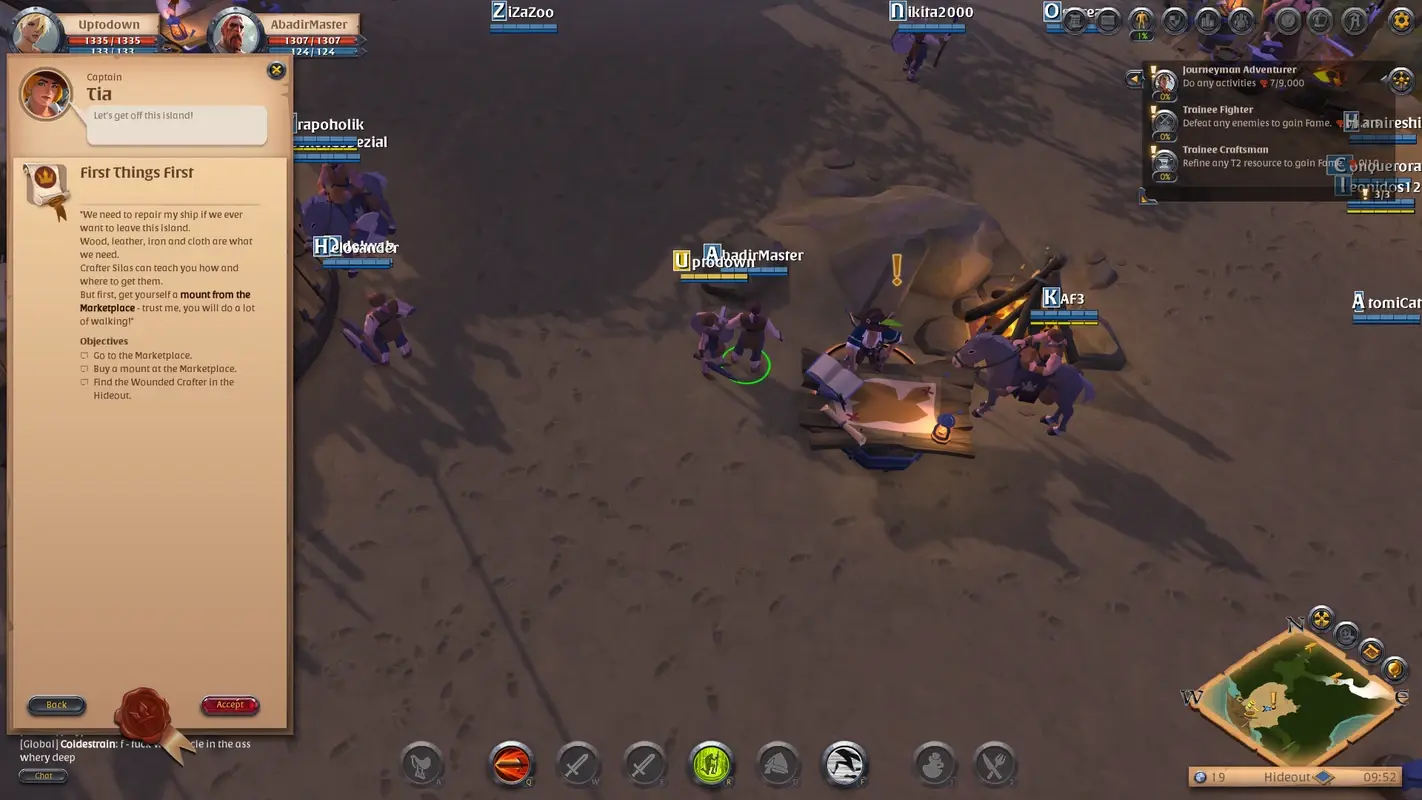Collapse the quest tracker with its side arrow

[x=1136, y=78]
